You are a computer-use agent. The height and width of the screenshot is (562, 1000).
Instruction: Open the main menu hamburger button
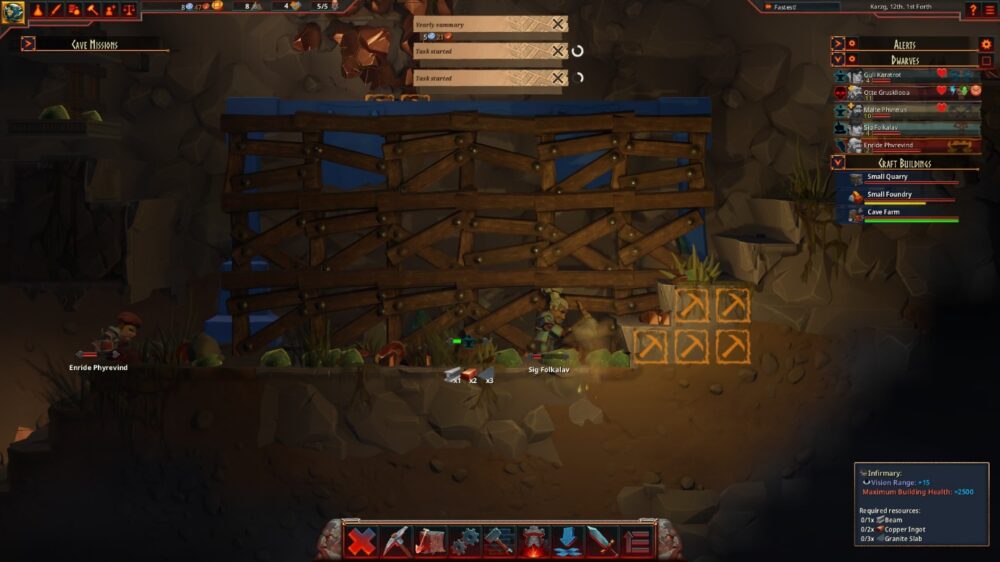pos(989,9)
